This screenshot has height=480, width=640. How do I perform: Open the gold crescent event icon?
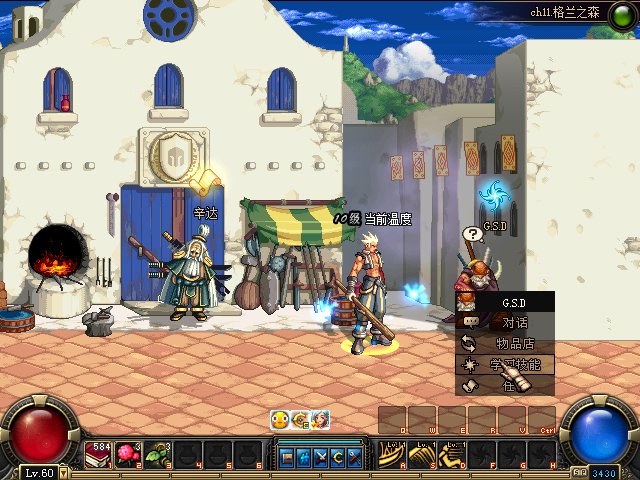[x=299, y=420]
